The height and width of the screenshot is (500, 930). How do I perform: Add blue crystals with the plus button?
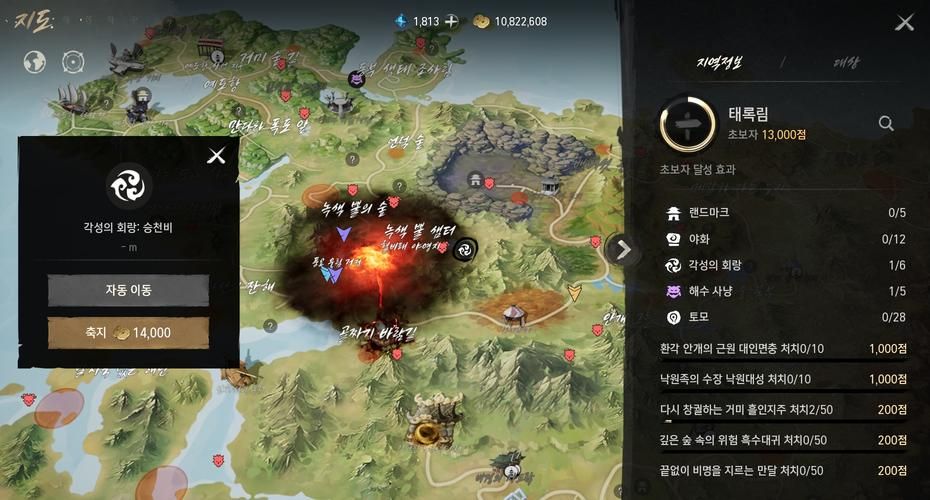[x=452, y=21]
